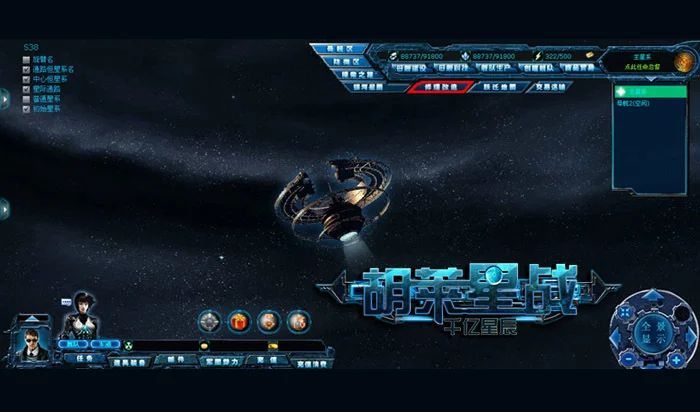The height and width of the screenshot is (412, 700).
Task: Toggle the 初始星系 checkbox
Action: (26, 108)
